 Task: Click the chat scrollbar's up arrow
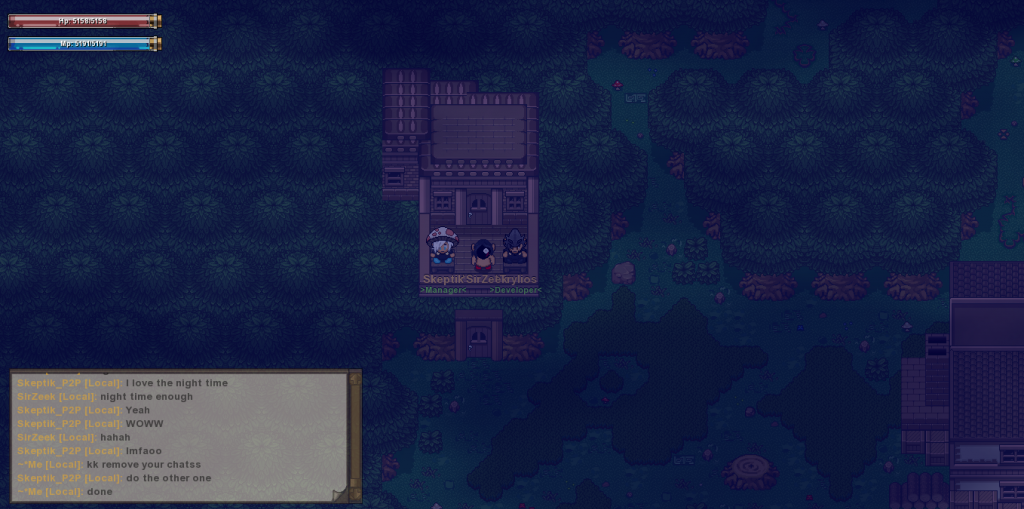coord(353,377)
